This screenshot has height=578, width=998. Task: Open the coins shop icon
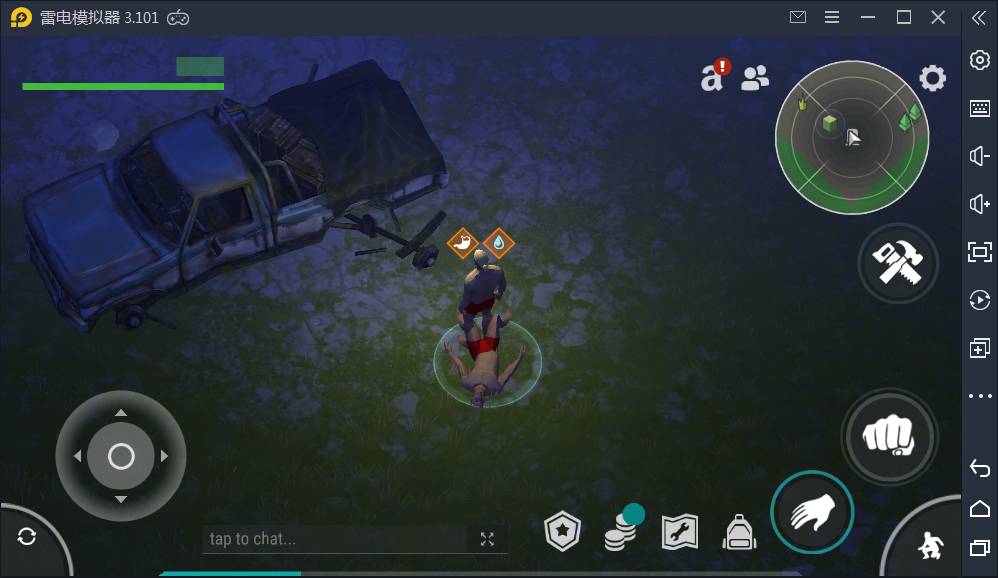(621, 534)
